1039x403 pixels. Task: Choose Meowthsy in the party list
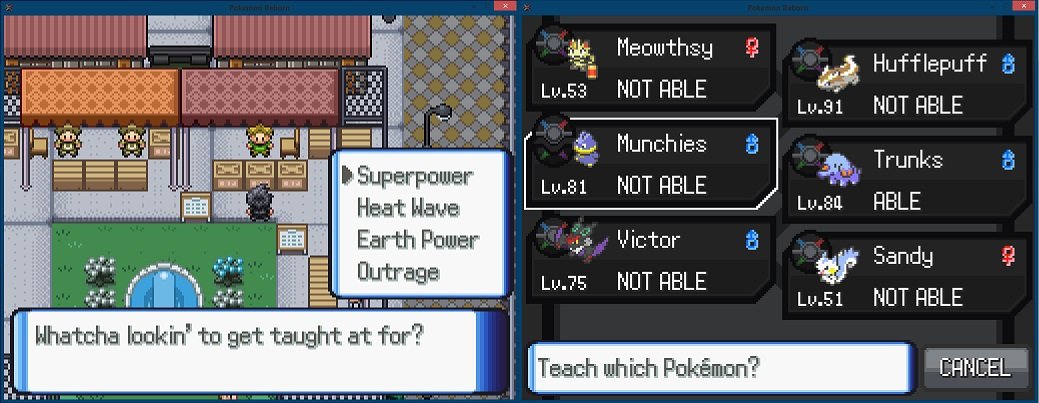[650, 69]
